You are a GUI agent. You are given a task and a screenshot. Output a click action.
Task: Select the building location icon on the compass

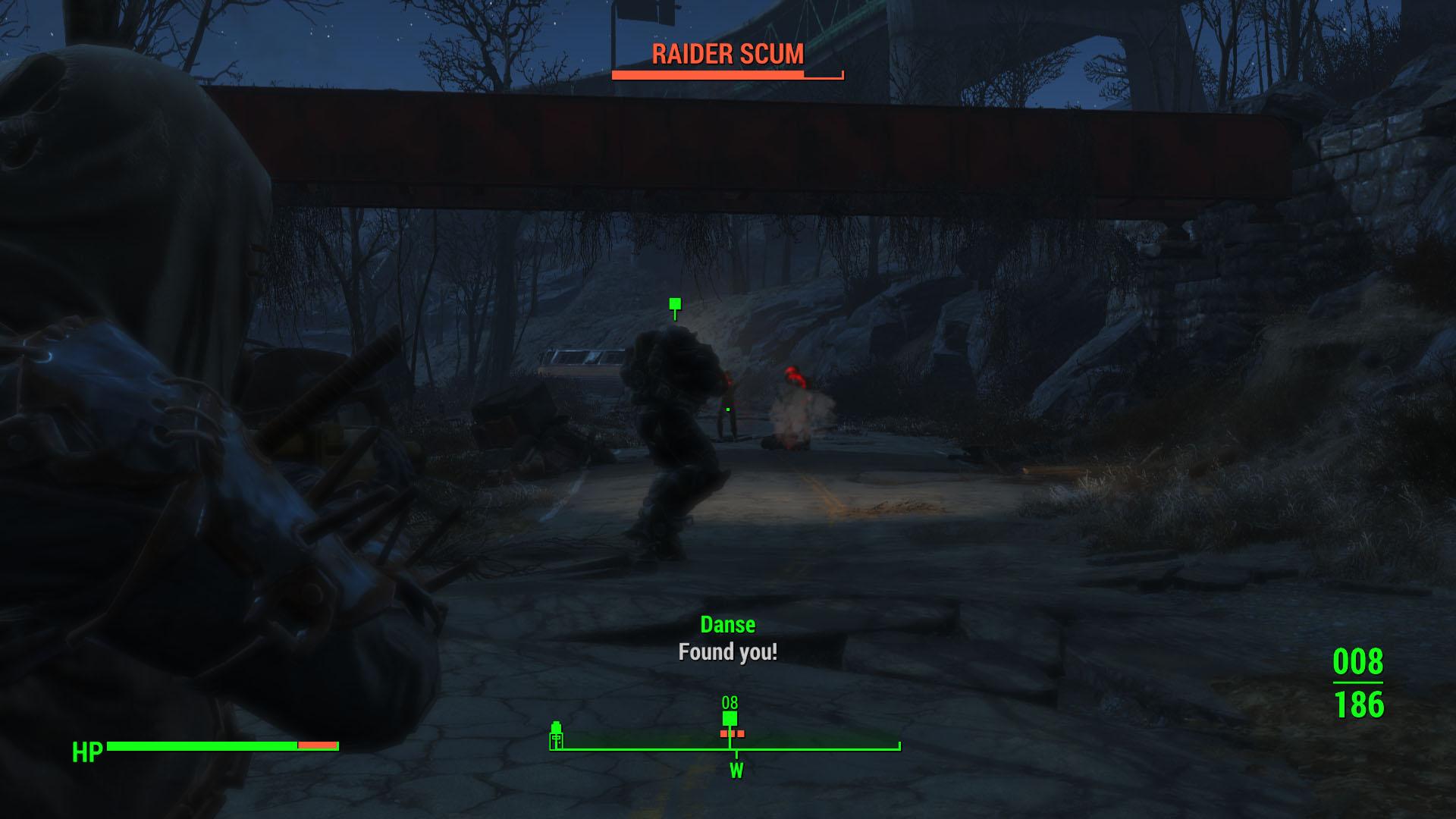pos(556,739)
